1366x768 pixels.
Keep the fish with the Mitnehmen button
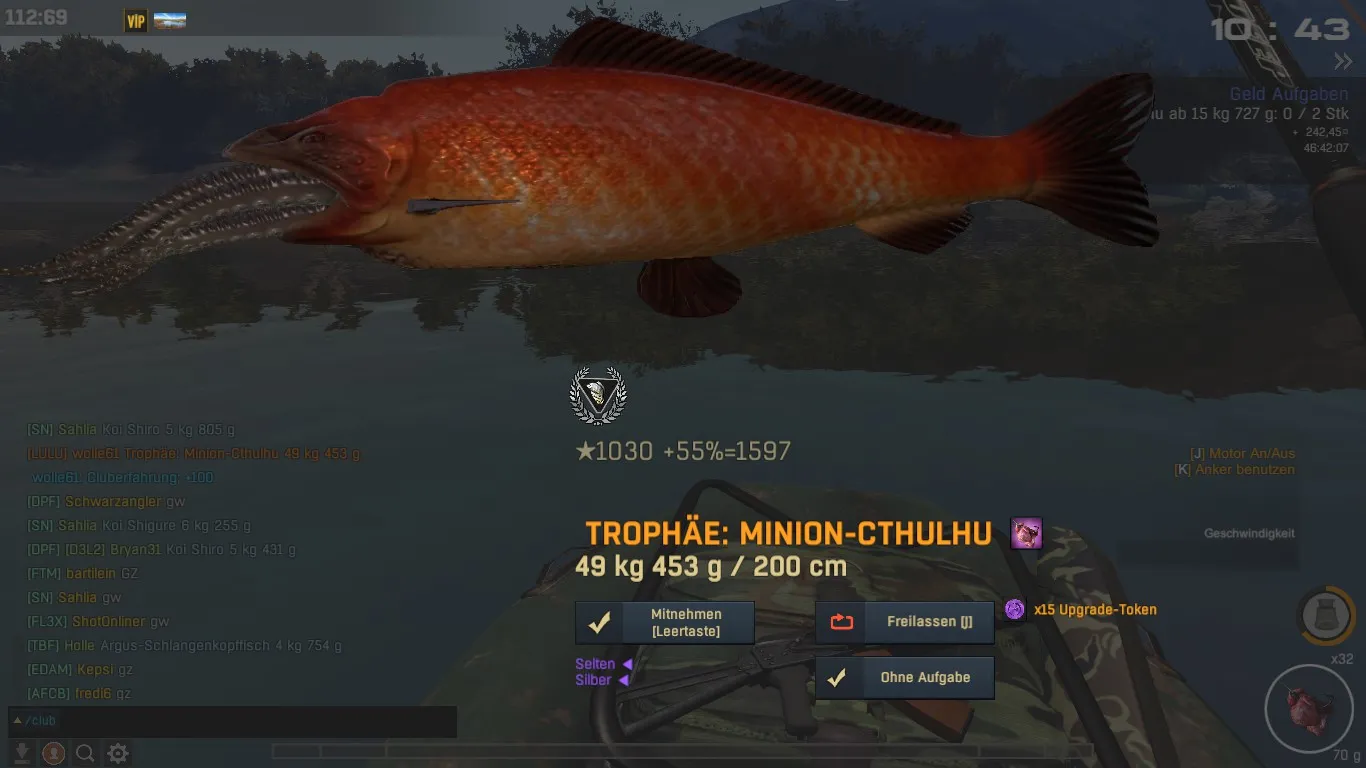pyautogui.click(x=665, y=622)
